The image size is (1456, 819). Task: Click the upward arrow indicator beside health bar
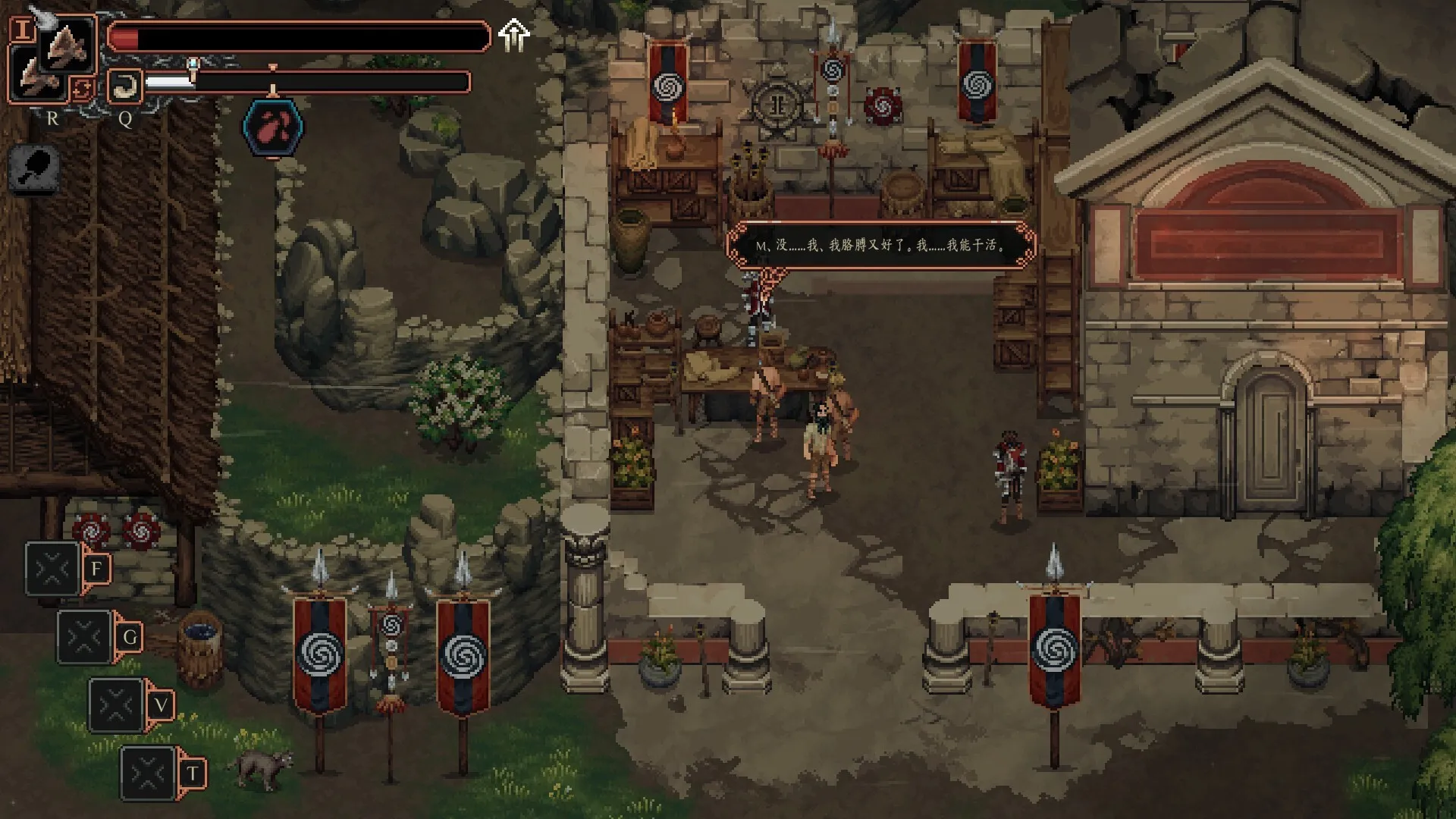pos(515,33)
